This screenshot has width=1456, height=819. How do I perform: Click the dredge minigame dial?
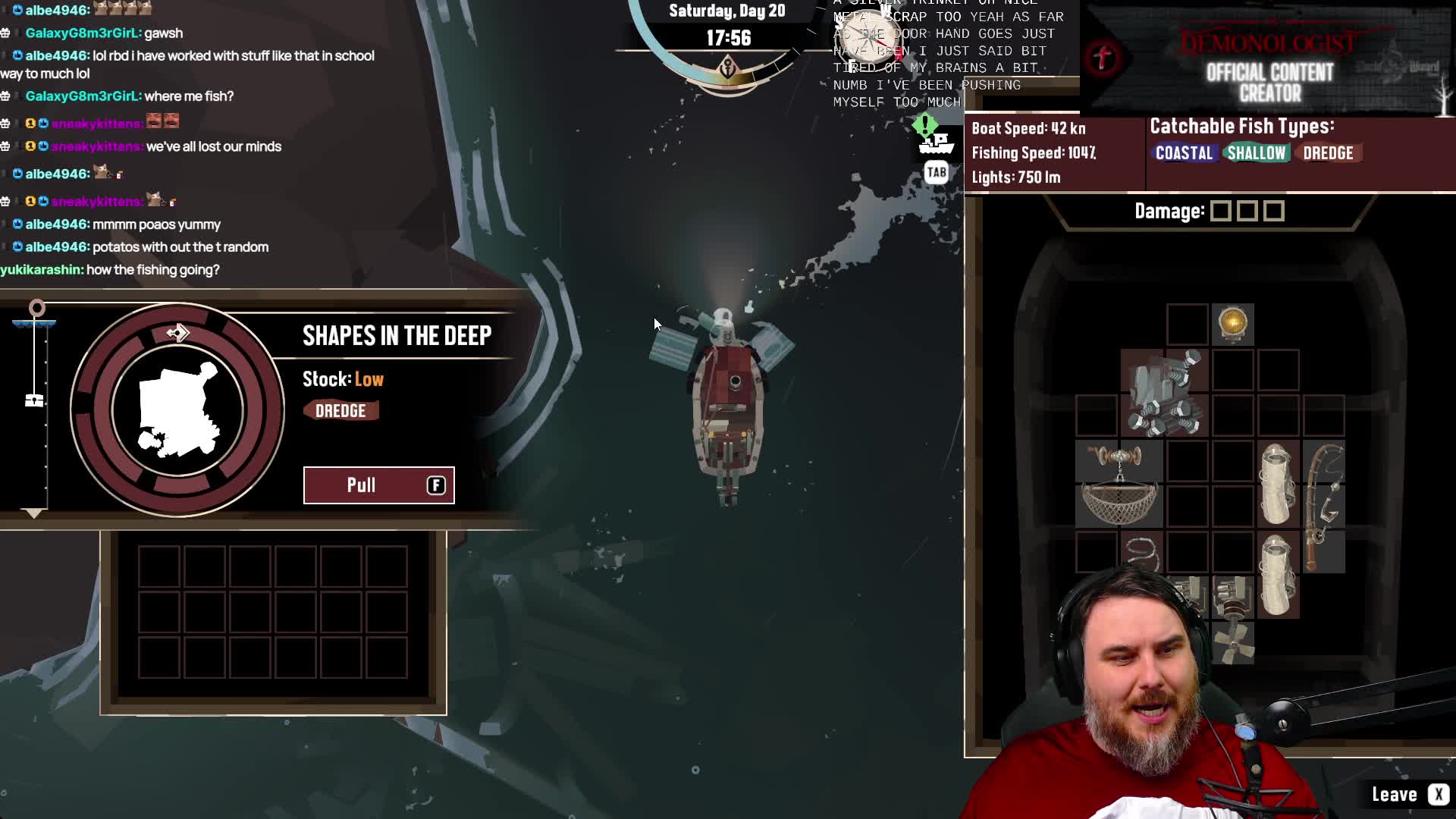(177, 410)
